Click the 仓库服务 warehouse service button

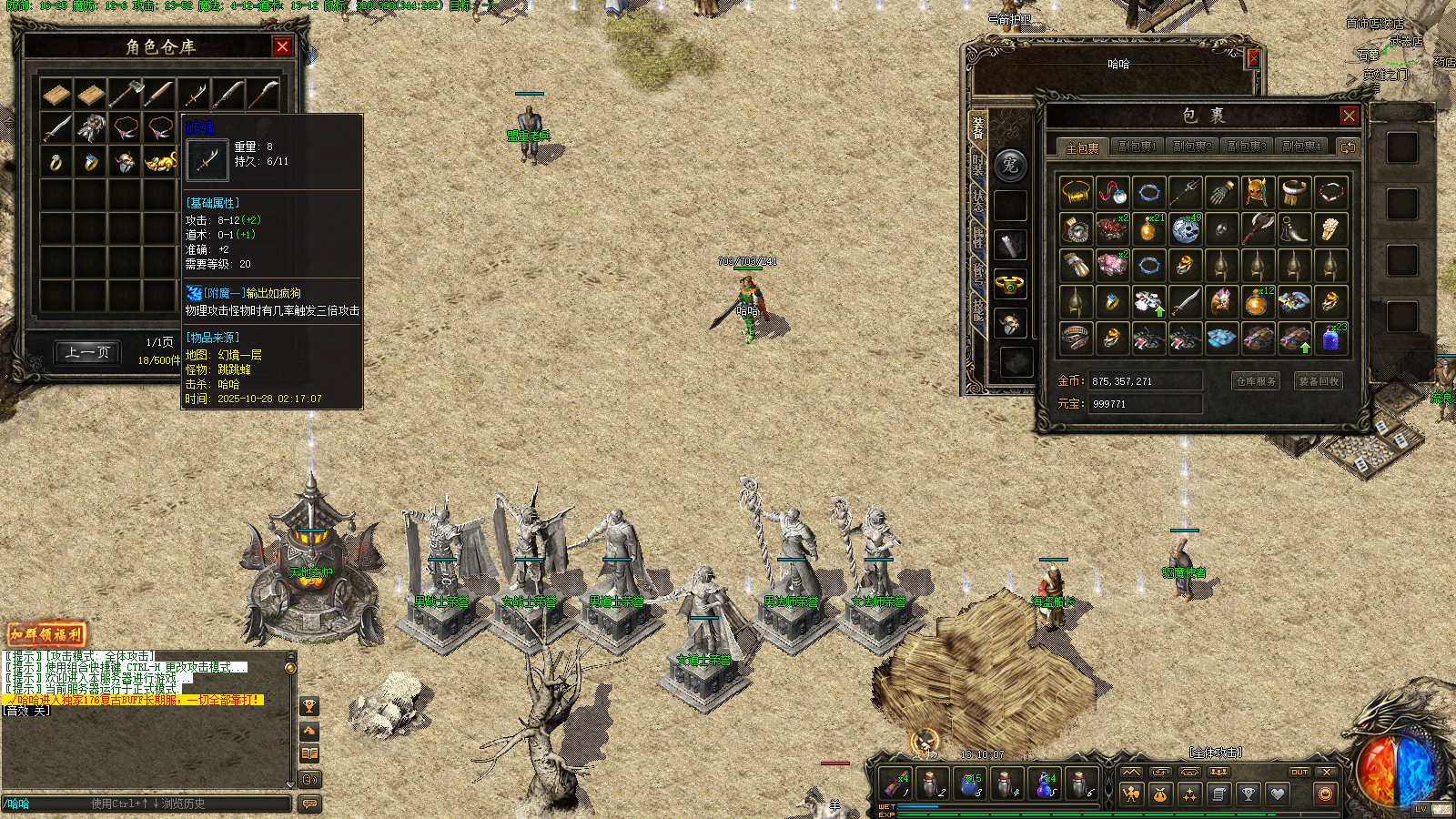coord(1256,381)
